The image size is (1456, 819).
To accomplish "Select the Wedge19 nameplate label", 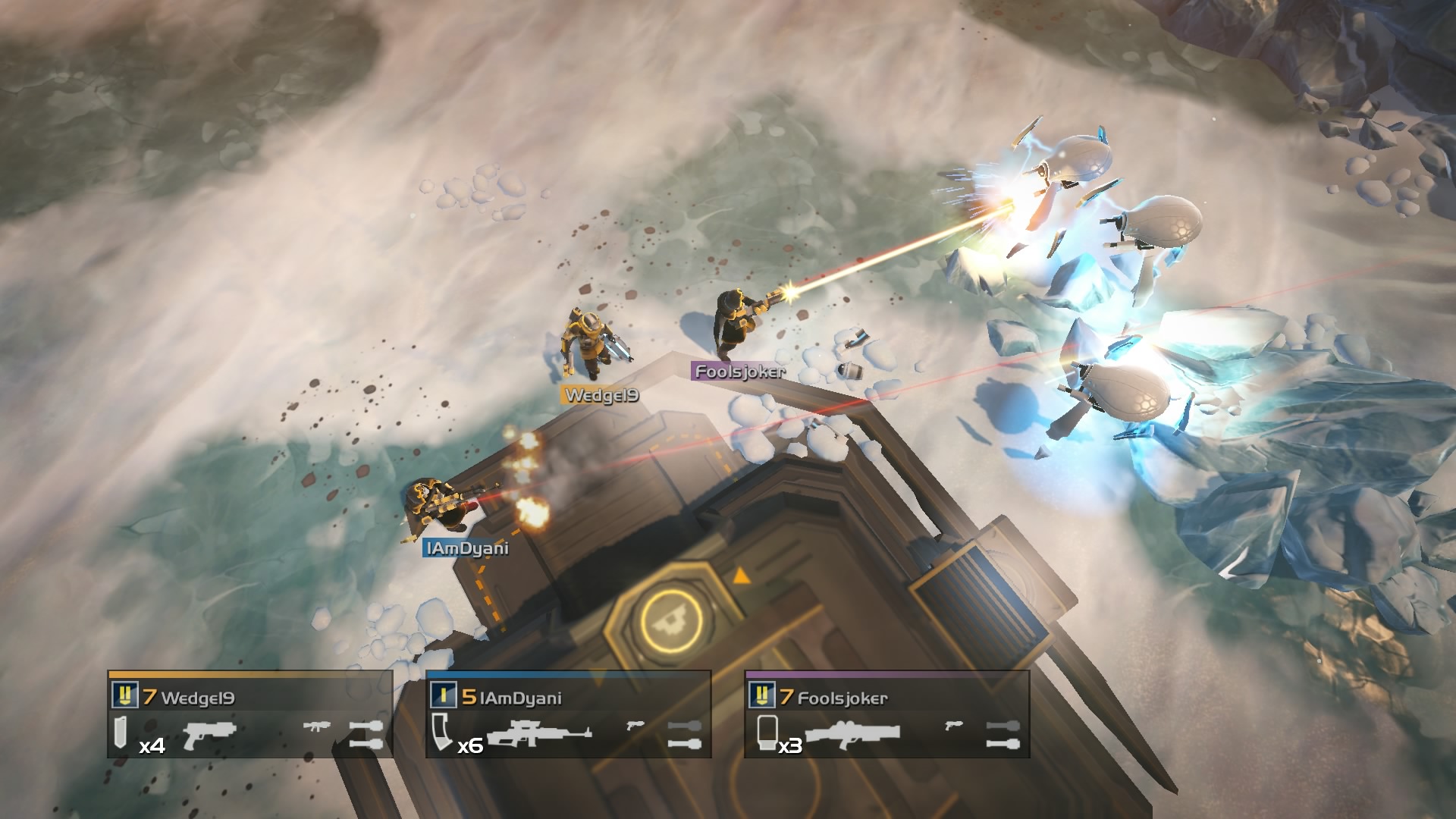I will coord(603,394).
